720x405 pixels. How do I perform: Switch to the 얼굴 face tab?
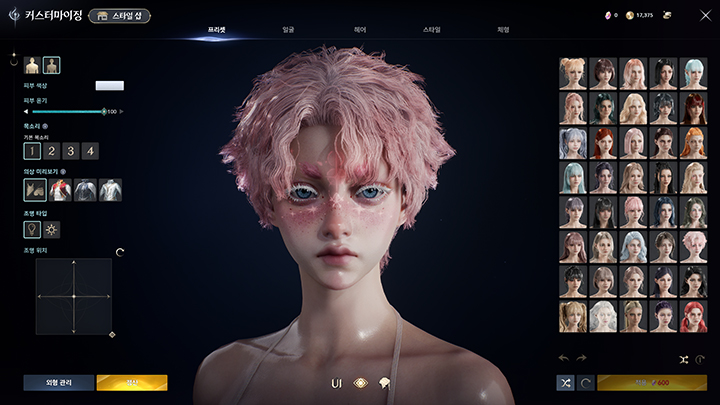point(288,30)
